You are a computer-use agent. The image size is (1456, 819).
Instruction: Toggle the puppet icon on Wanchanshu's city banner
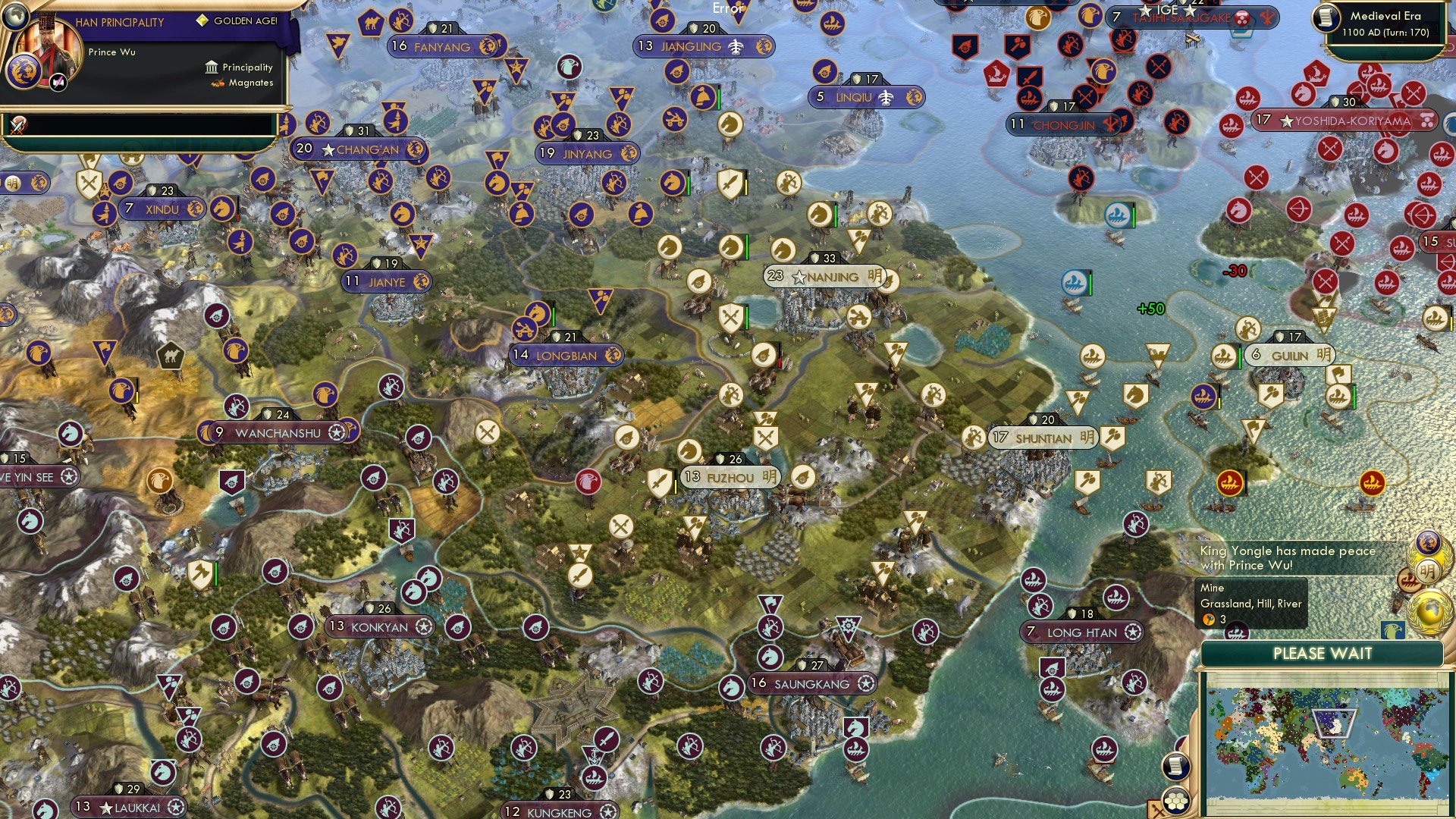336,432
